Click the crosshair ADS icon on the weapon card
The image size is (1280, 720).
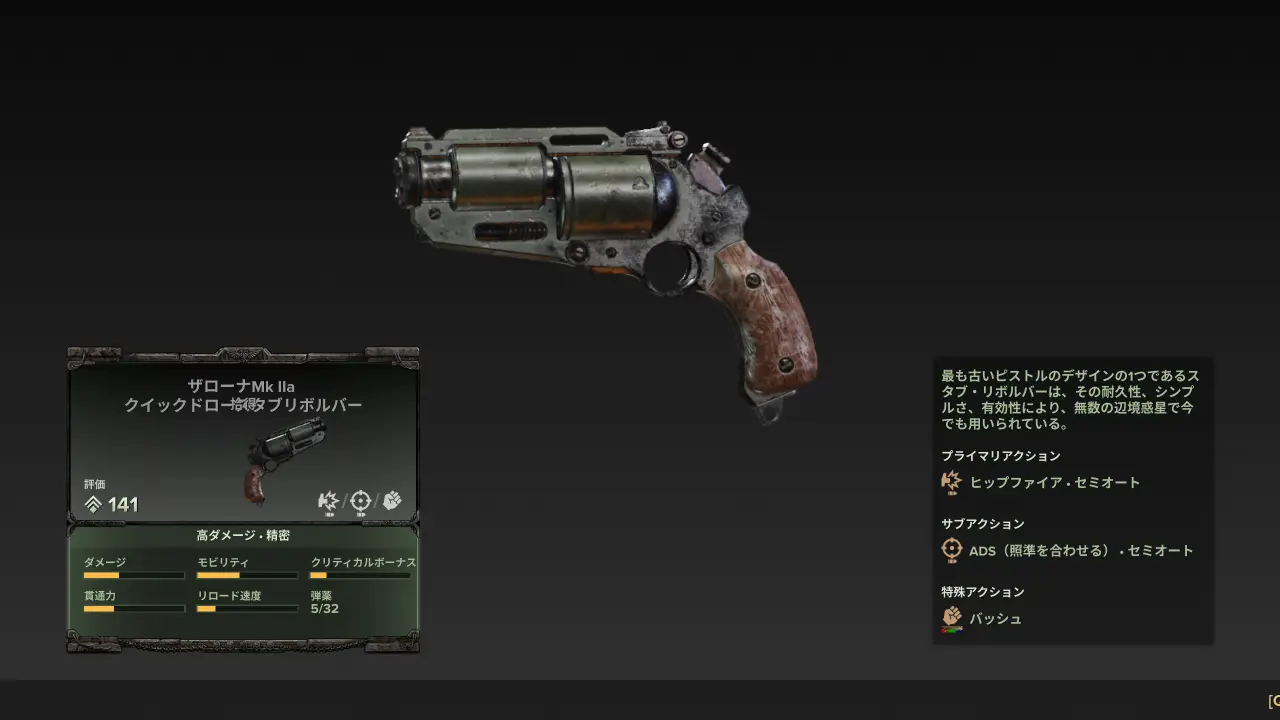[x=360, y=501]
